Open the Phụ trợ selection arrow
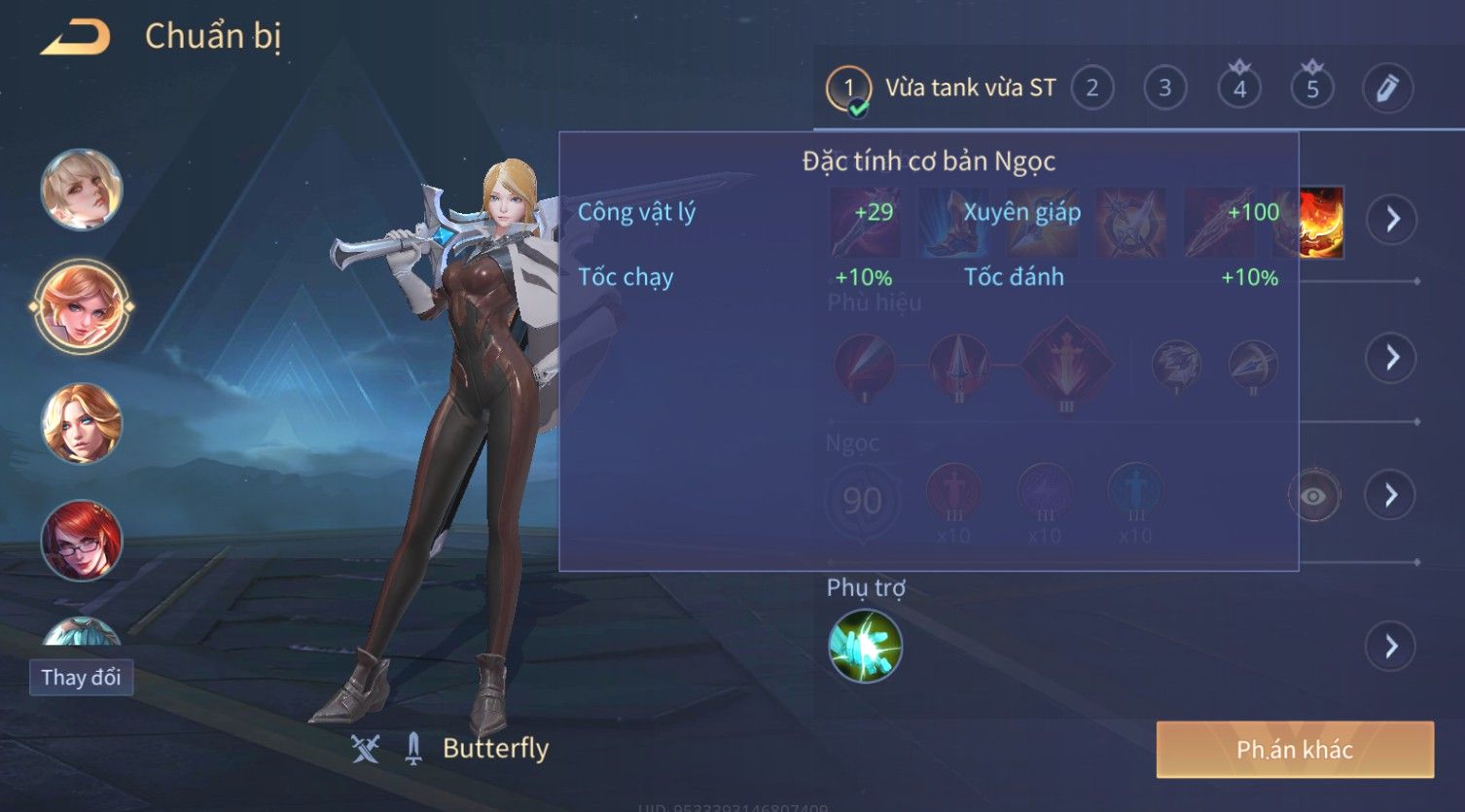The width and height of the screenshot is (1465, 812). [x=1392, y=646]
